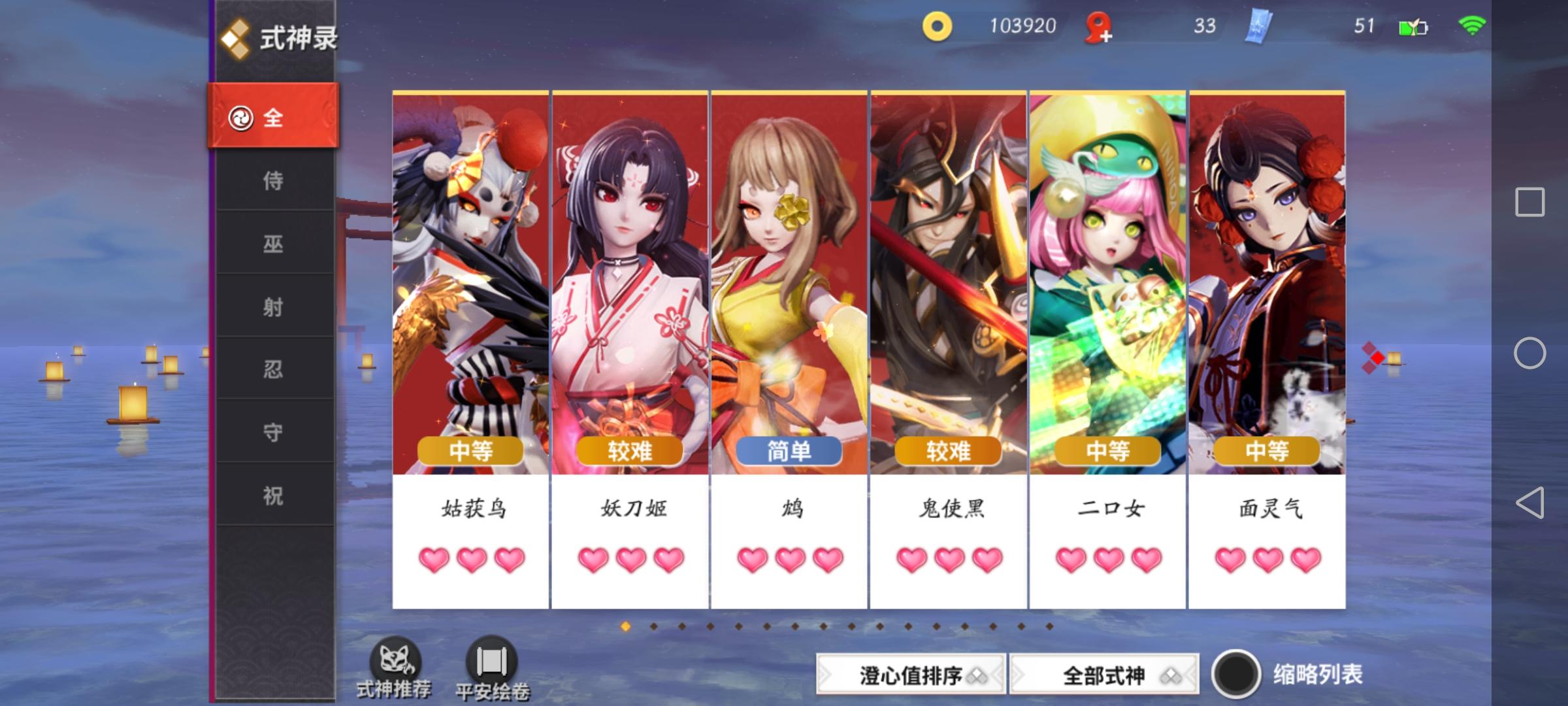Select the 守 category filter

click(274, 433)
